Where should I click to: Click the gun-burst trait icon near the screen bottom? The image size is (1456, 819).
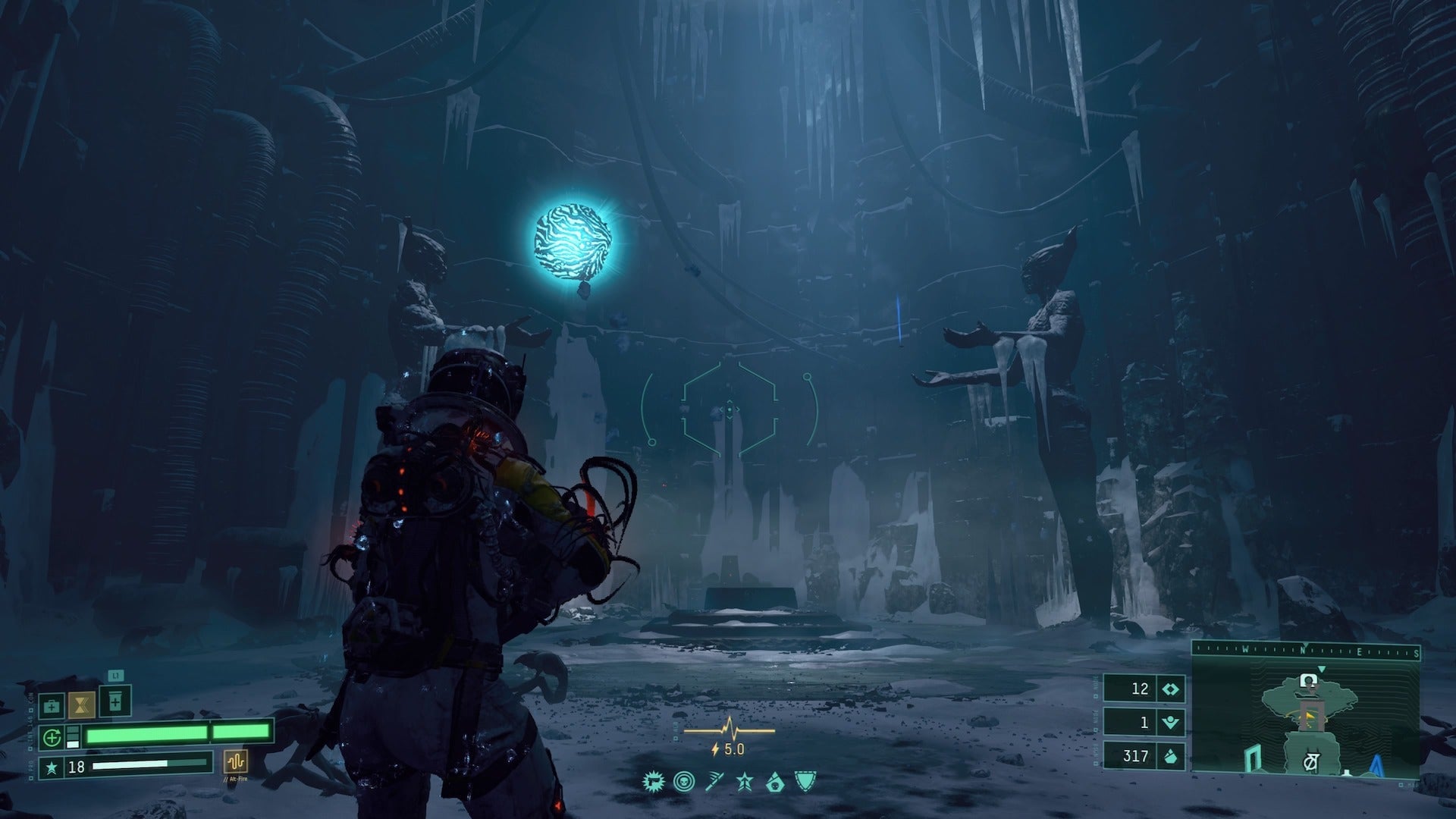click(654, 783)
